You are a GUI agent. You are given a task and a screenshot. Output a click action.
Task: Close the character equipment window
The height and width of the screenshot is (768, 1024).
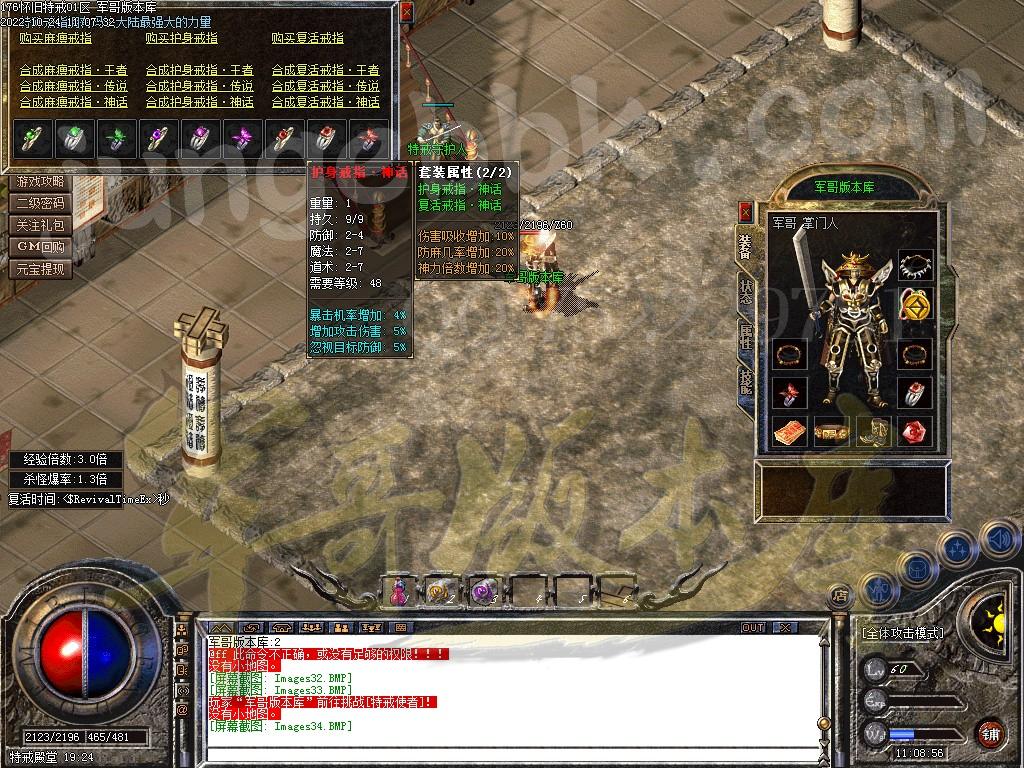click(x=745, y=211)
